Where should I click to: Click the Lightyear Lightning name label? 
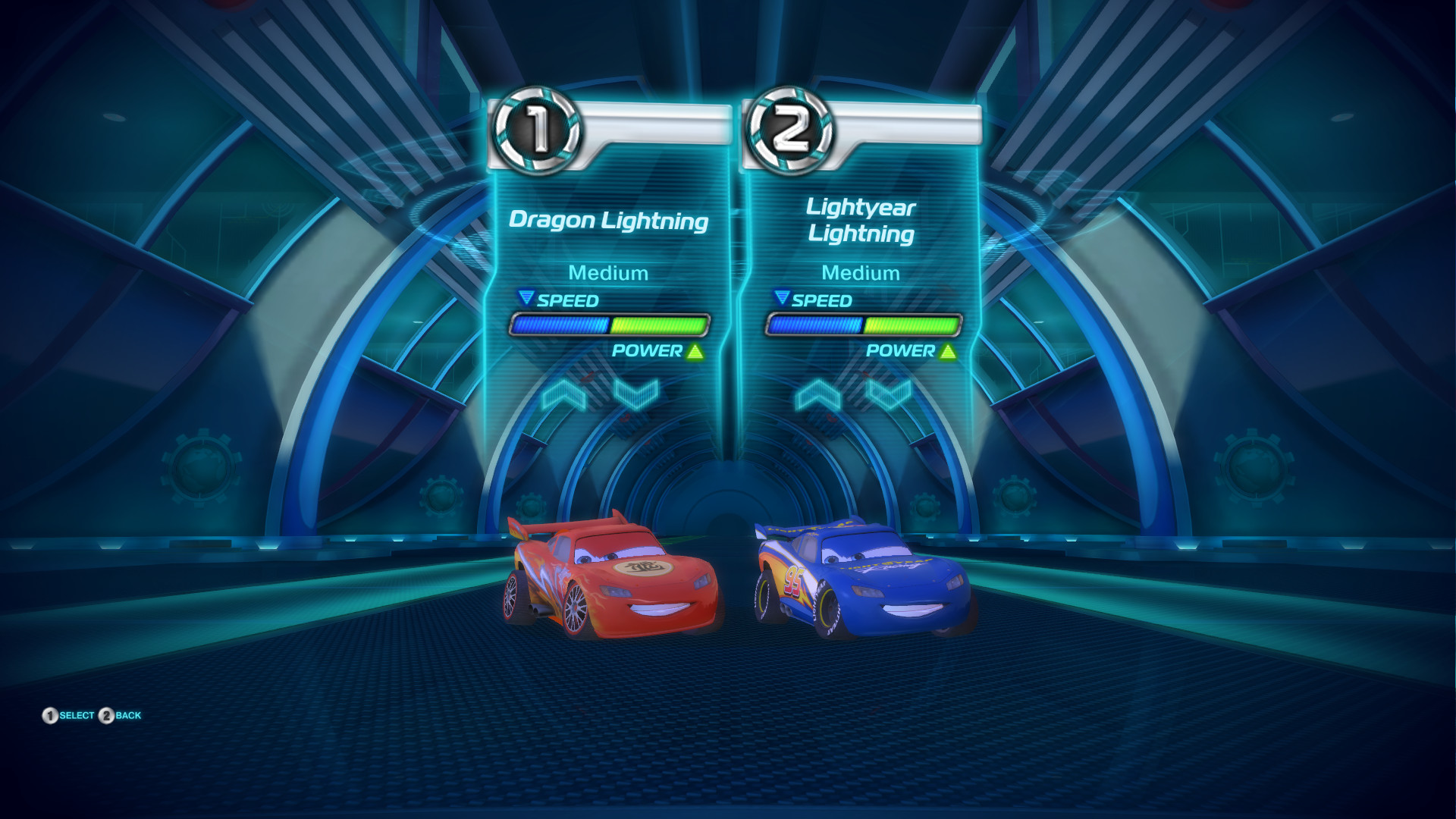(x=861, y=221)
